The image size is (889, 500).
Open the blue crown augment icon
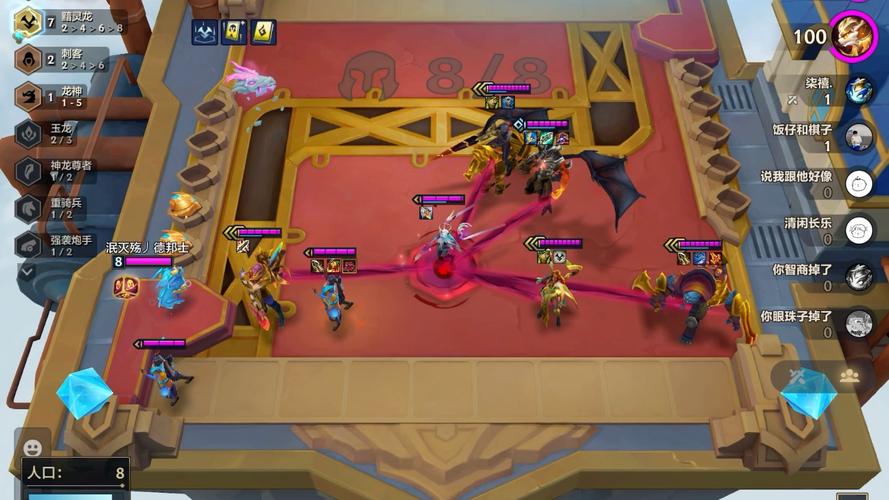click(x=206, y=32)
